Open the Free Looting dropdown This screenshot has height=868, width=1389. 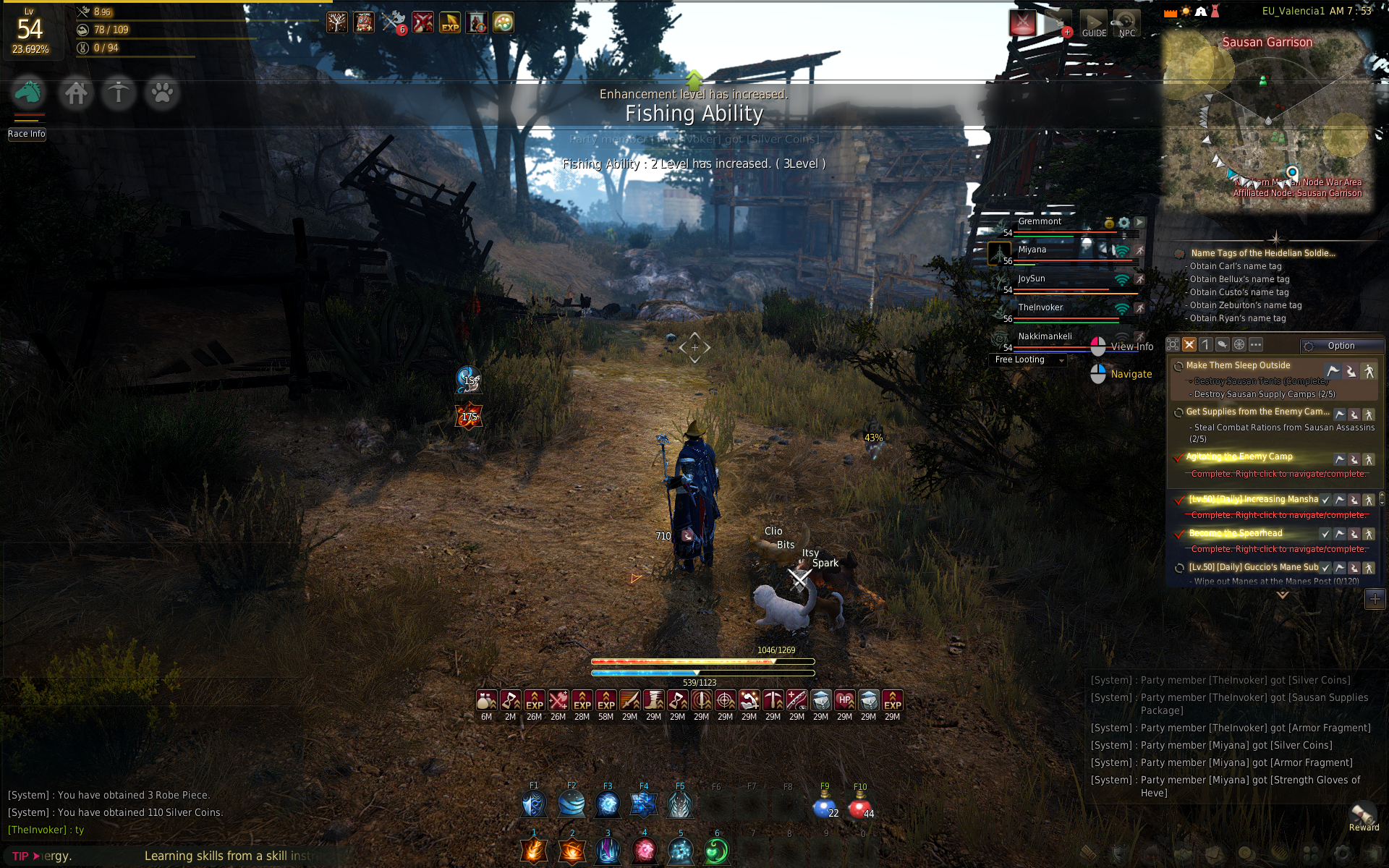(1028, 359)
